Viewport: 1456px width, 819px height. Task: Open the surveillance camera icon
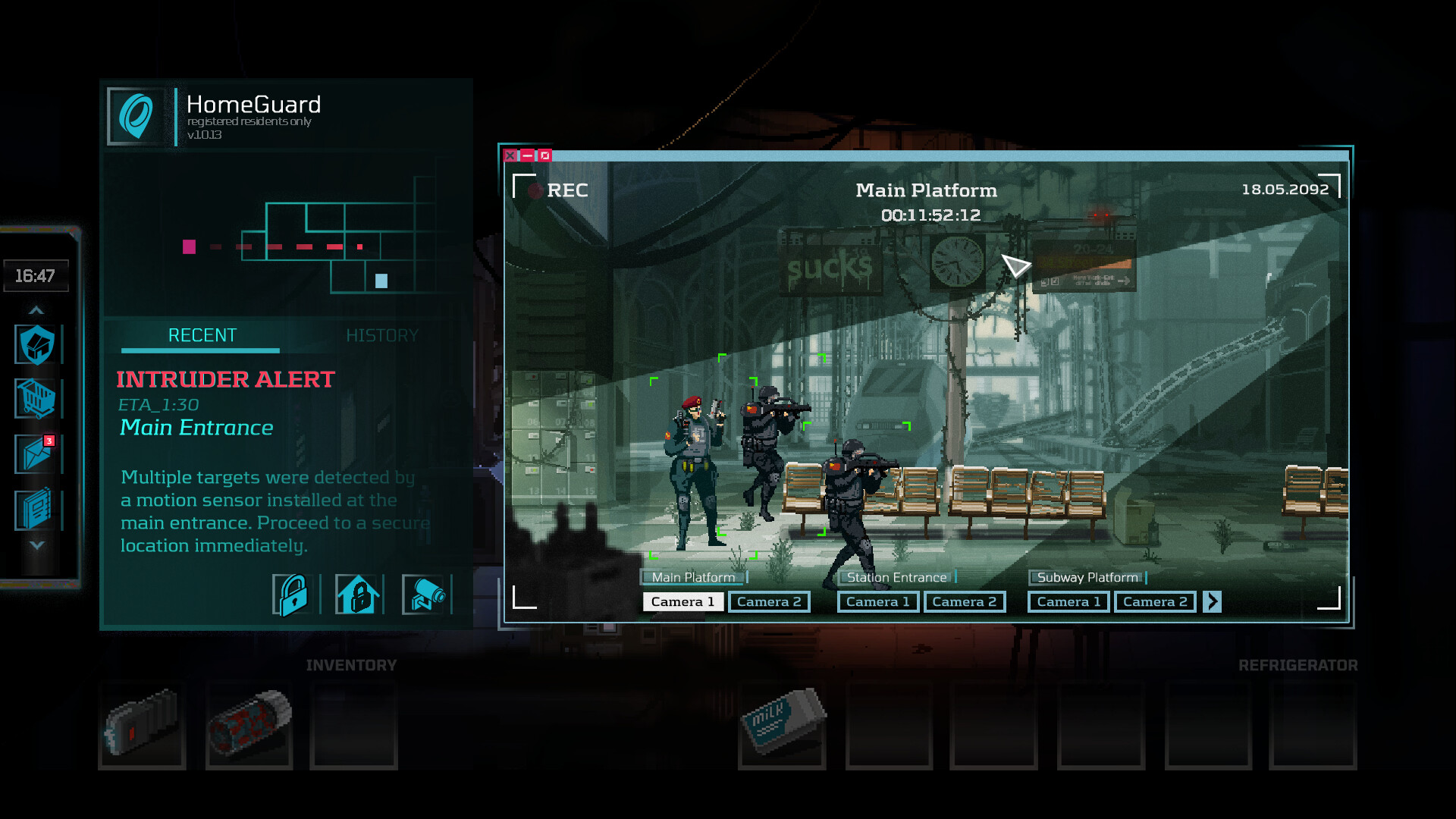point(425,595)
